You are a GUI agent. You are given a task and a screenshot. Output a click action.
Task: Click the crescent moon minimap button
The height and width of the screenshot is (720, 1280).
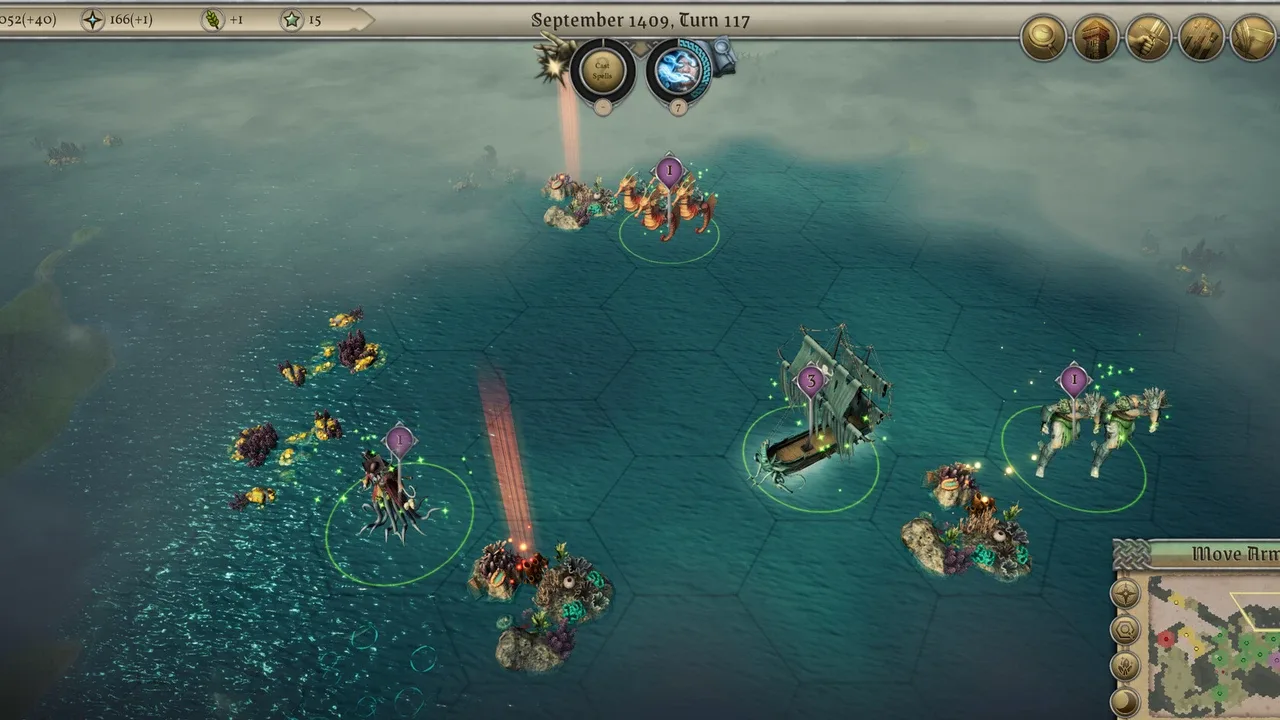[x=1126, y=701]
